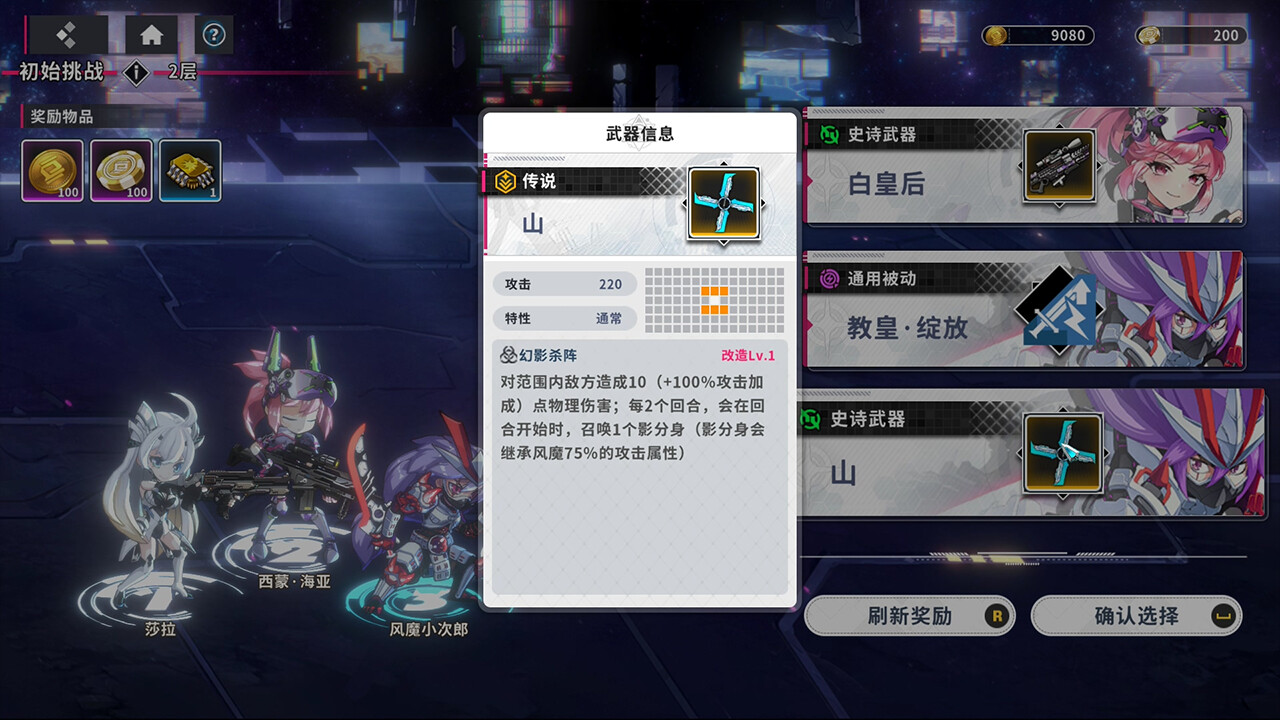
Task: Show stage info via the i icon
Action: click(136, 73)
